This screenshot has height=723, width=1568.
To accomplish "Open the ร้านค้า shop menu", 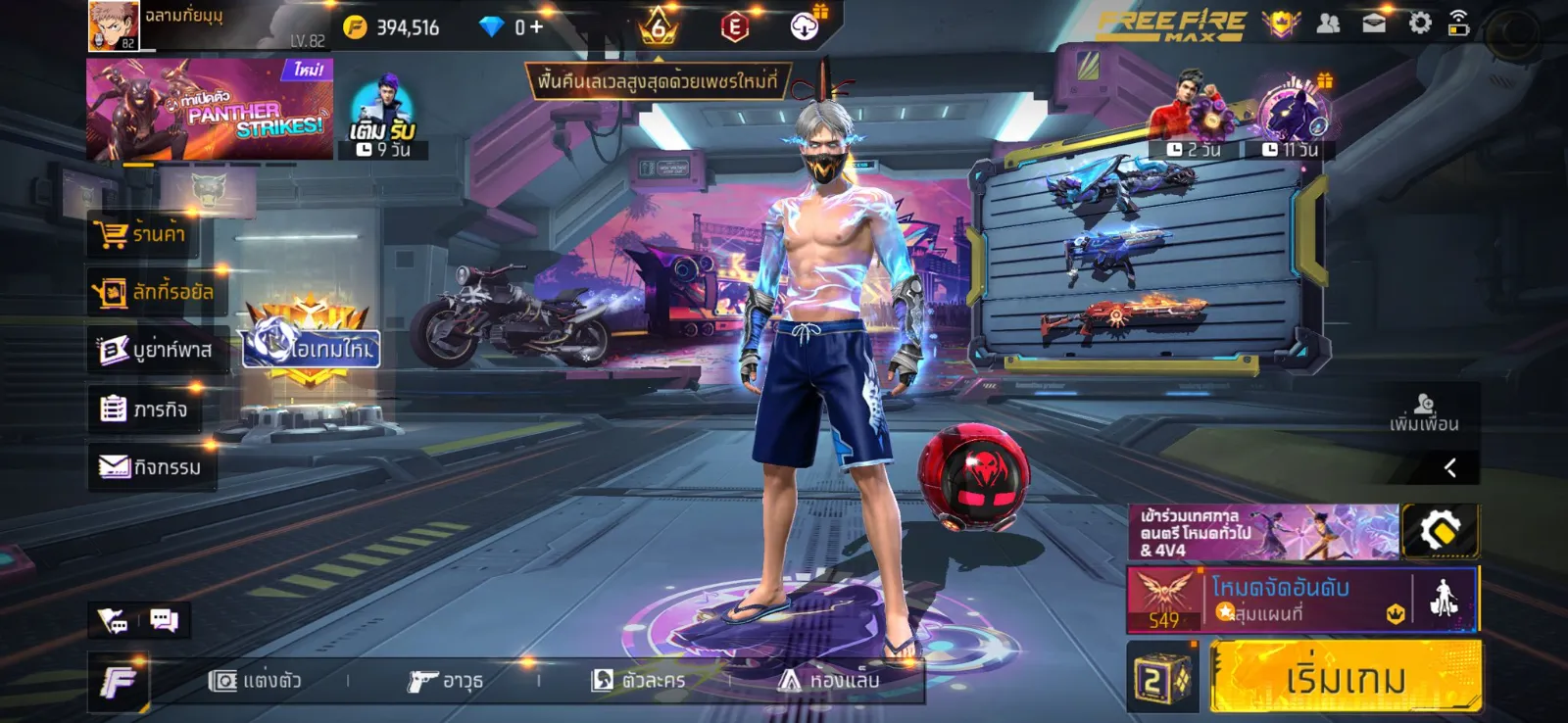I will point(140,235).
